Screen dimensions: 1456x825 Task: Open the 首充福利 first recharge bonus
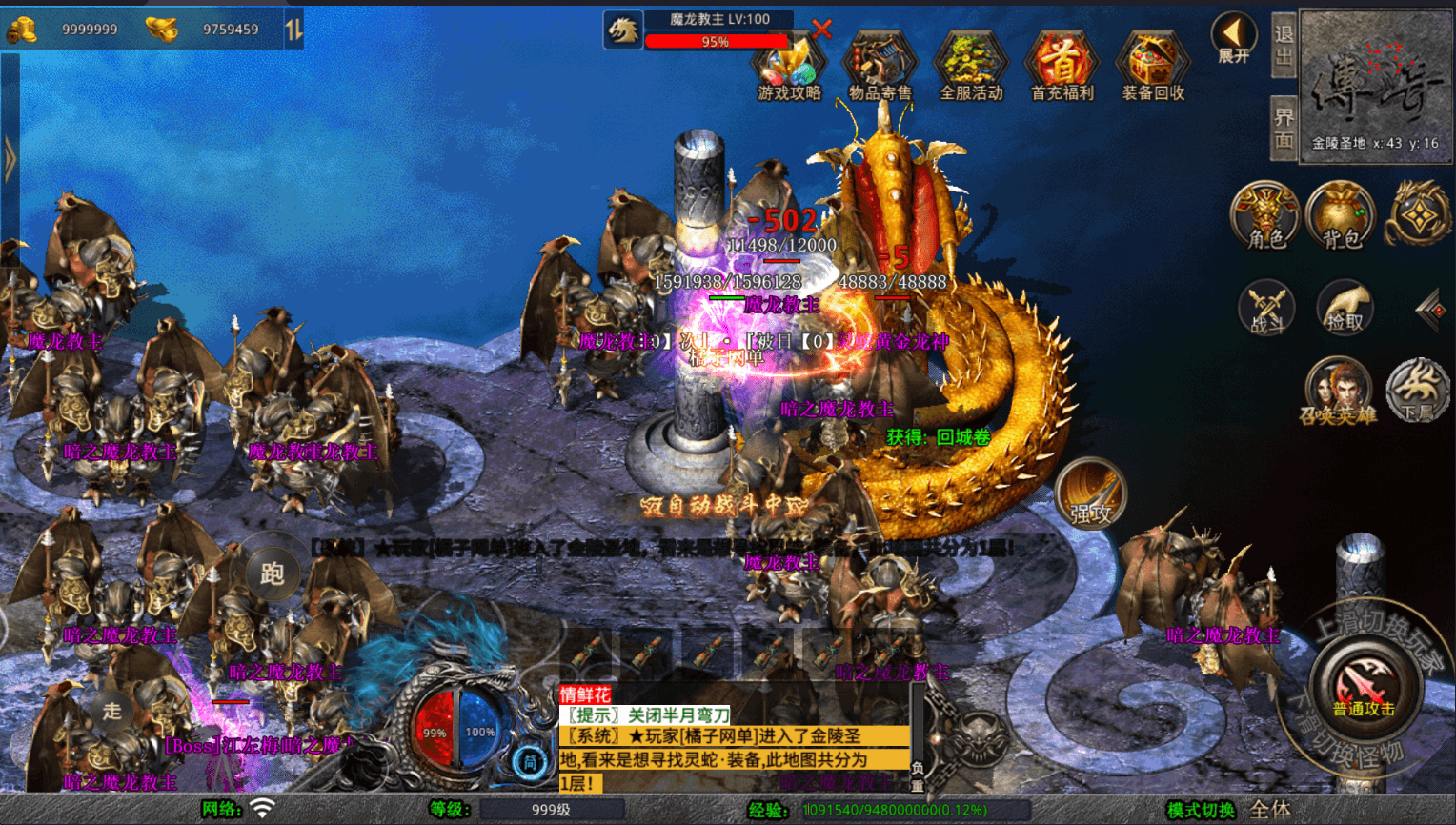click(1062, 67)
